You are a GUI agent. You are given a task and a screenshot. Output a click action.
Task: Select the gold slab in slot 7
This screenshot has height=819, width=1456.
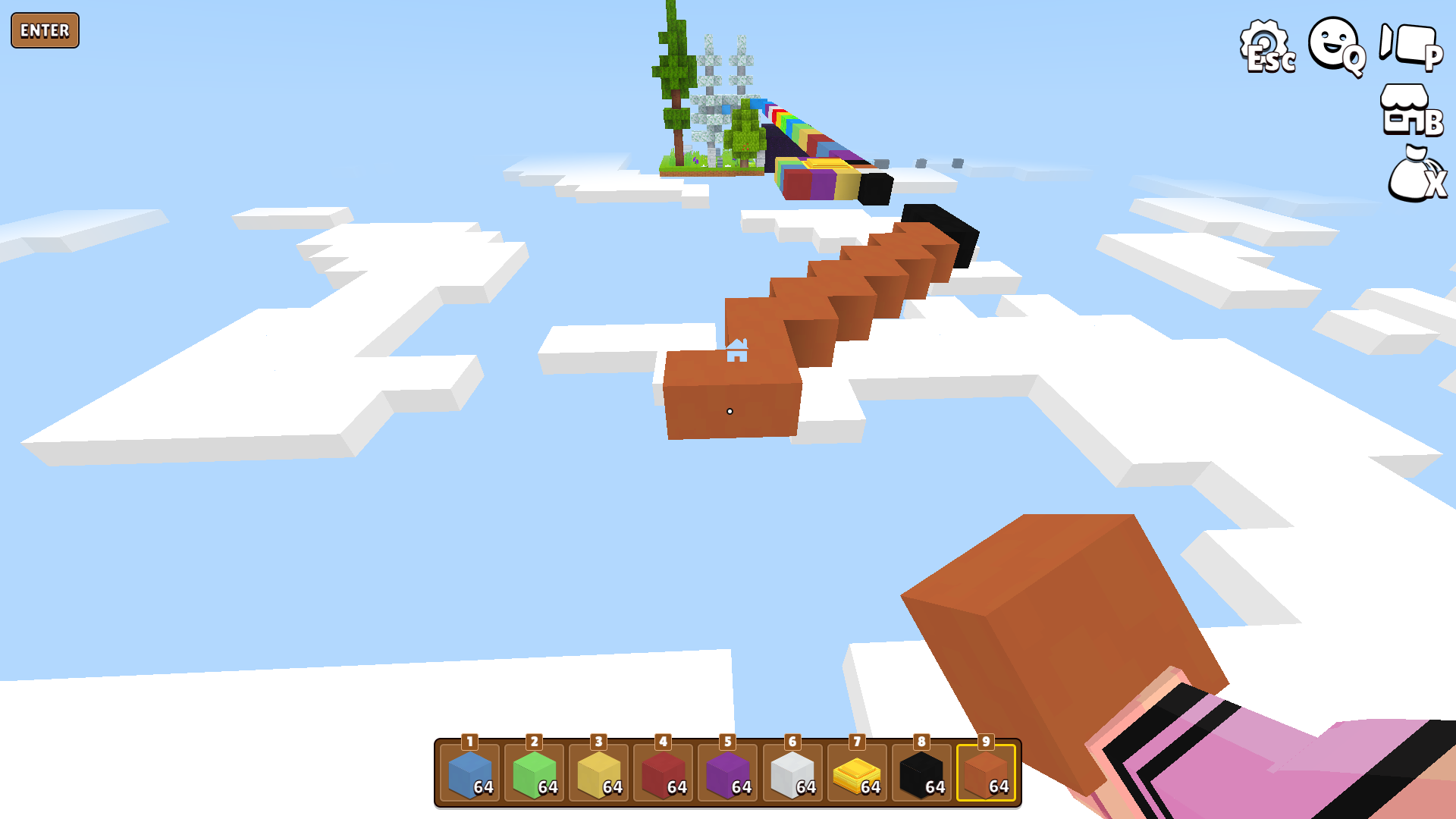coord(857,773)
